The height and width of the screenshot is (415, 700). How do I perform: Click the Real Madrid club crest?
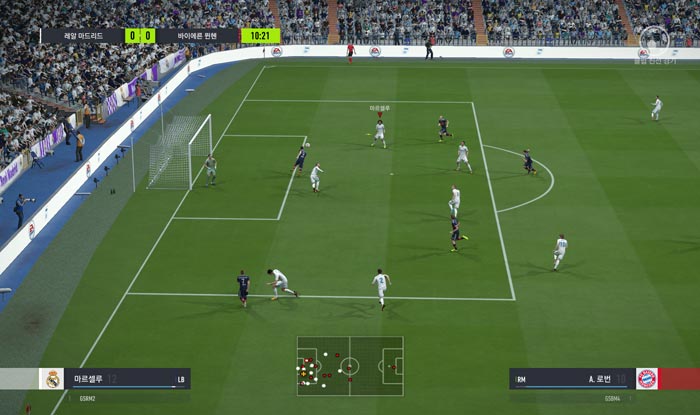pyautogui.click(x=52, y=379)
